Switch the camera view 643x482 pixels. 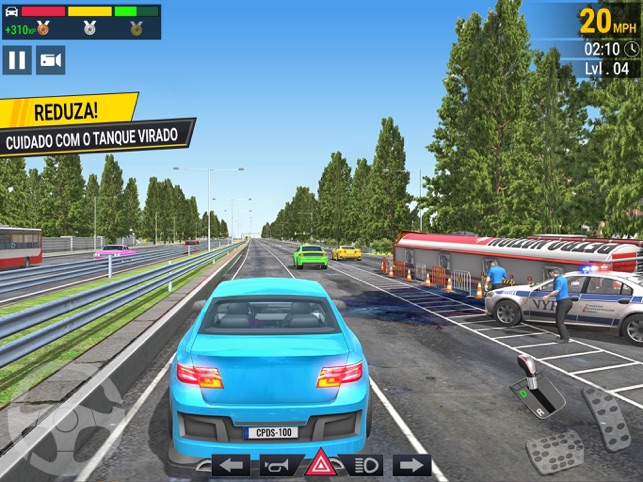click(x=50, y=60)
